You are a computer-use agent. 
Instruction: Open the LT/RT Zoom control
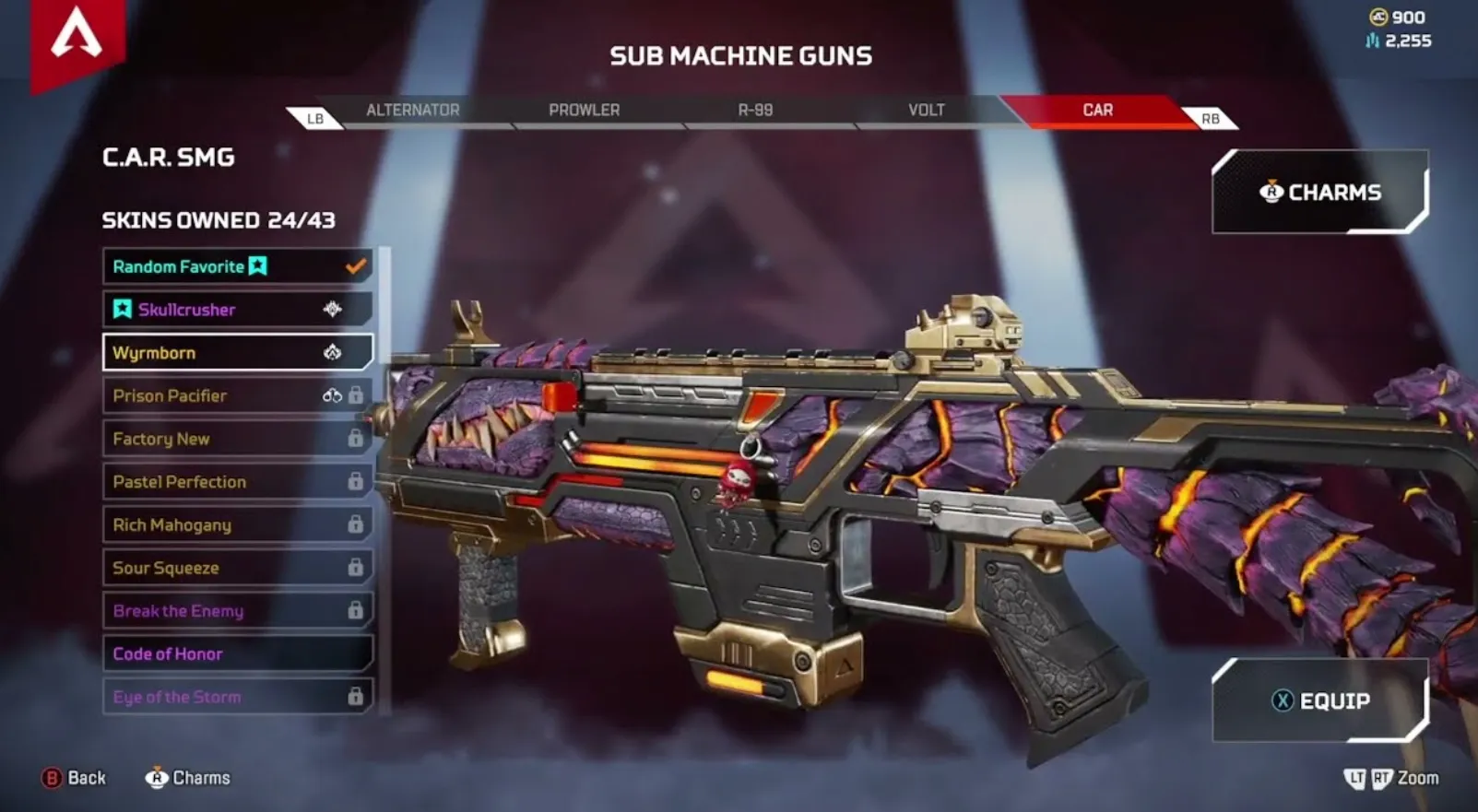(1390, 779)
